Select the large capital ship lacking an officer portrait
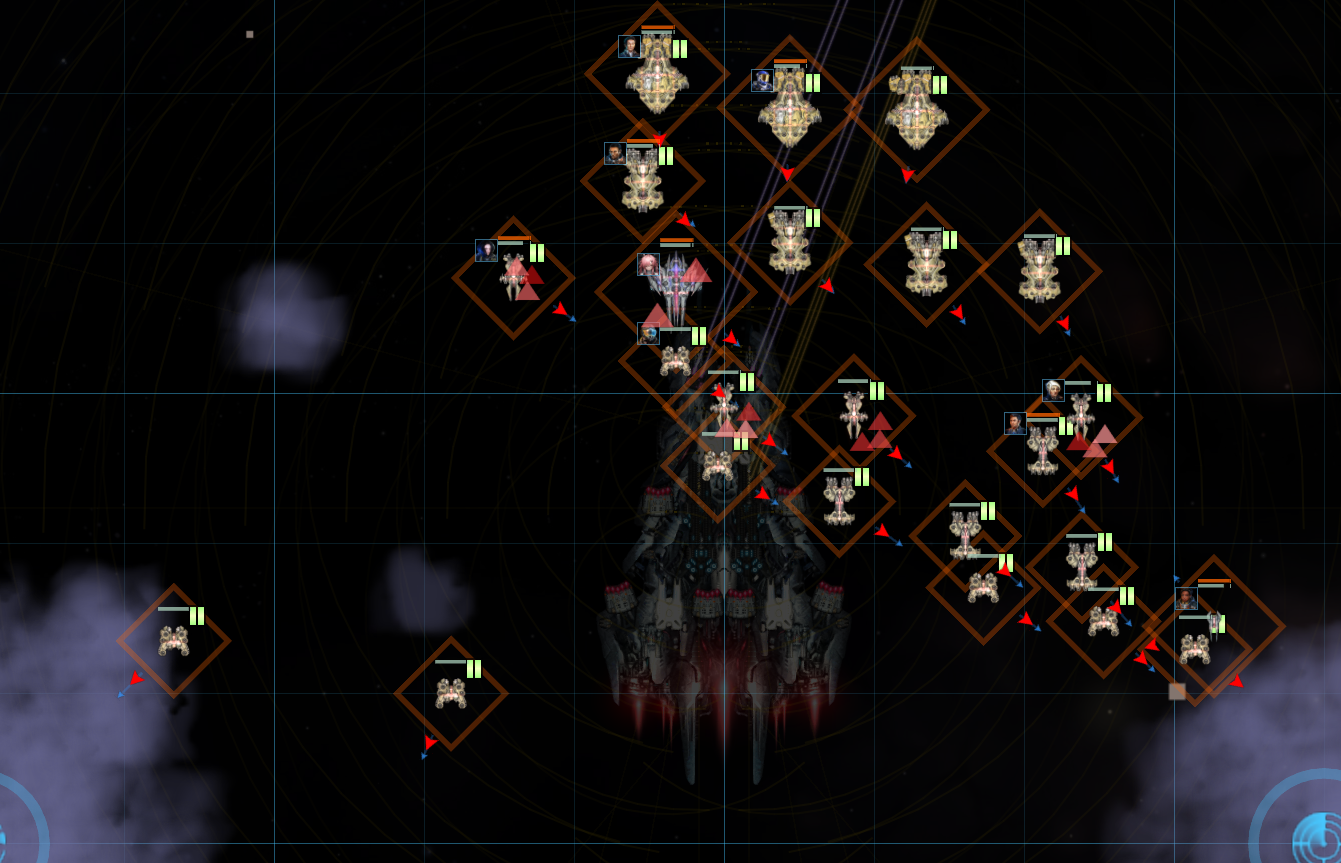The width and height of the screenshot is (1341, 863). click(916, 110)
